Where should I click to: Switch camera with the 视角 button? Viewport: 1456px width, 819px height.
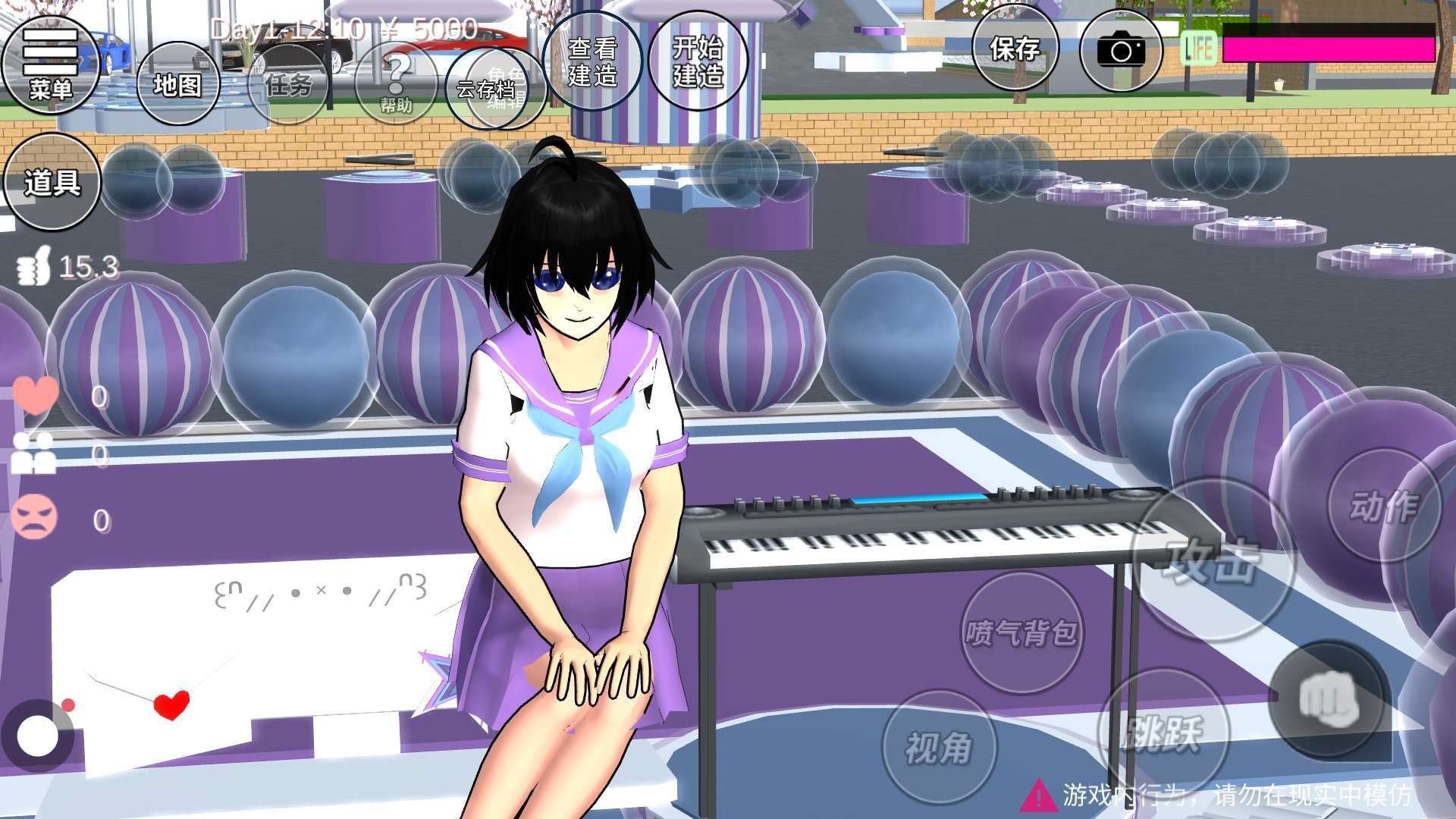[x=939, y=747]
